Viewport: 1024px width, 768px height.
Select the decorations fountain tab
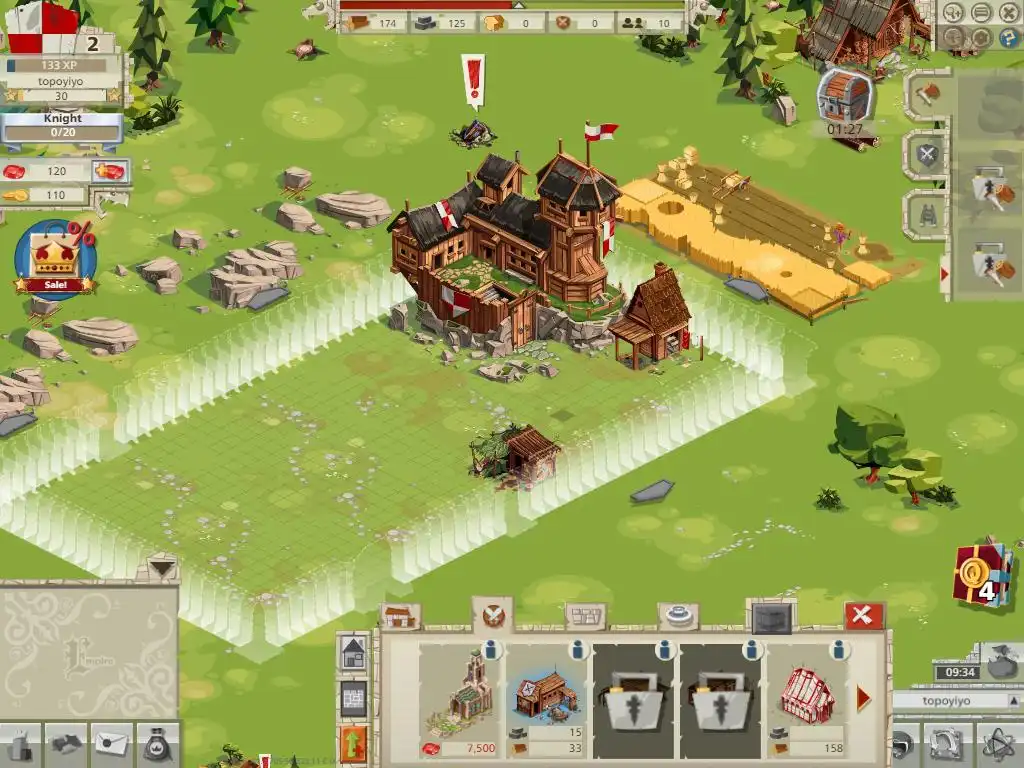(679, 616)
